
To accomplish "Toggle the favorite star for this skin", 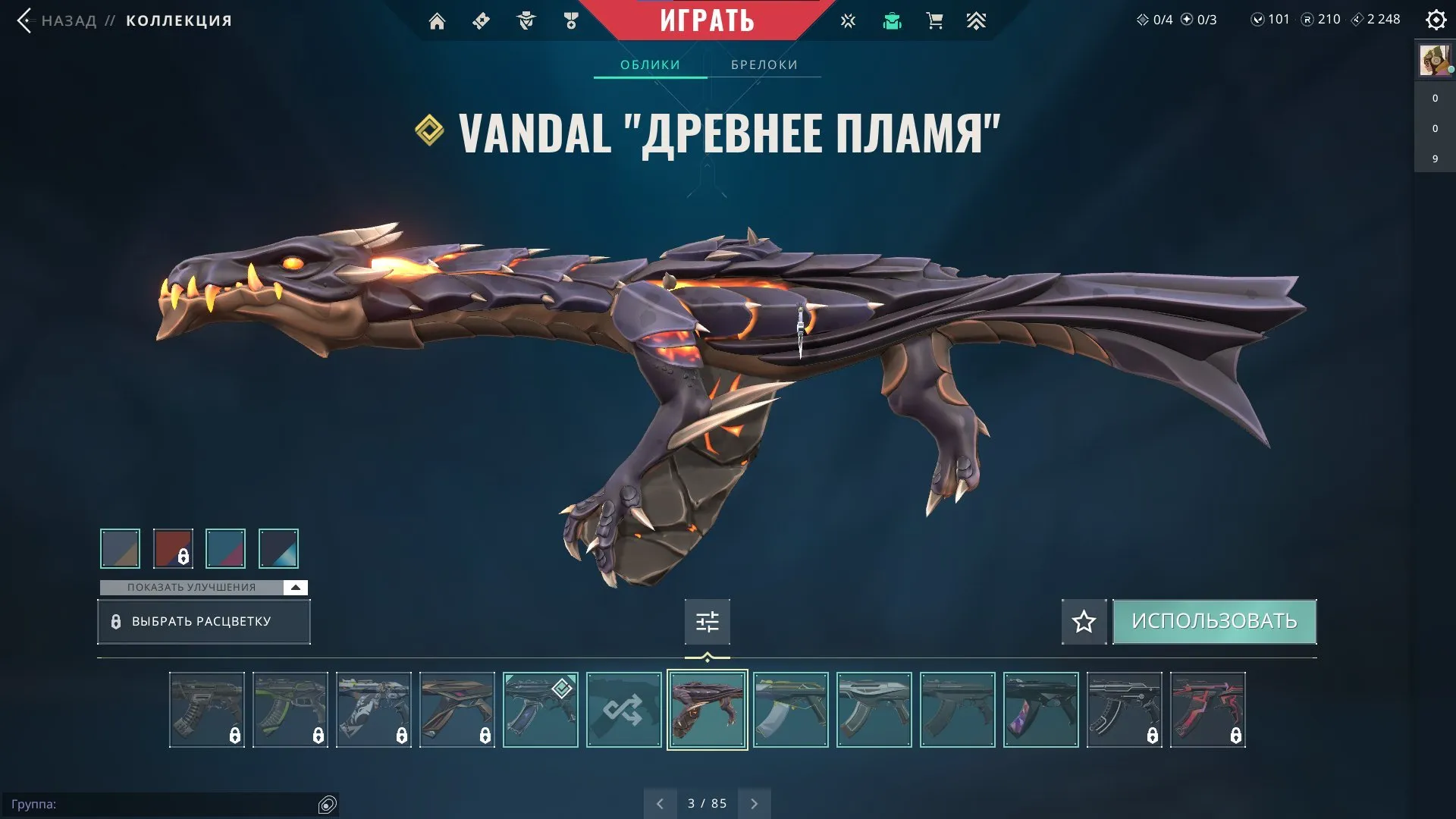I will [x=1084, y=622].
